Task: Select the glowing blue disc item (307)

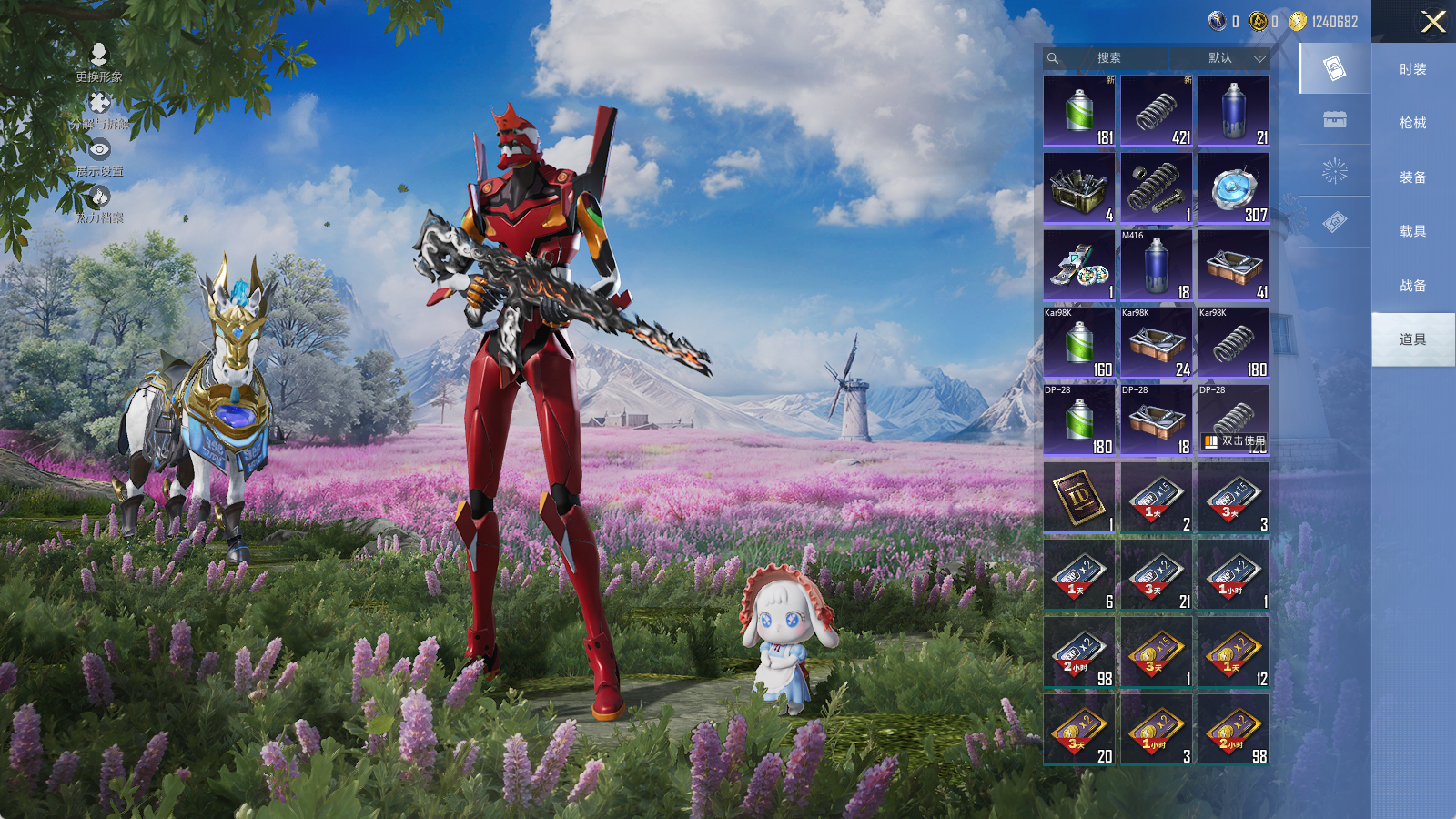Action: 1234,187
